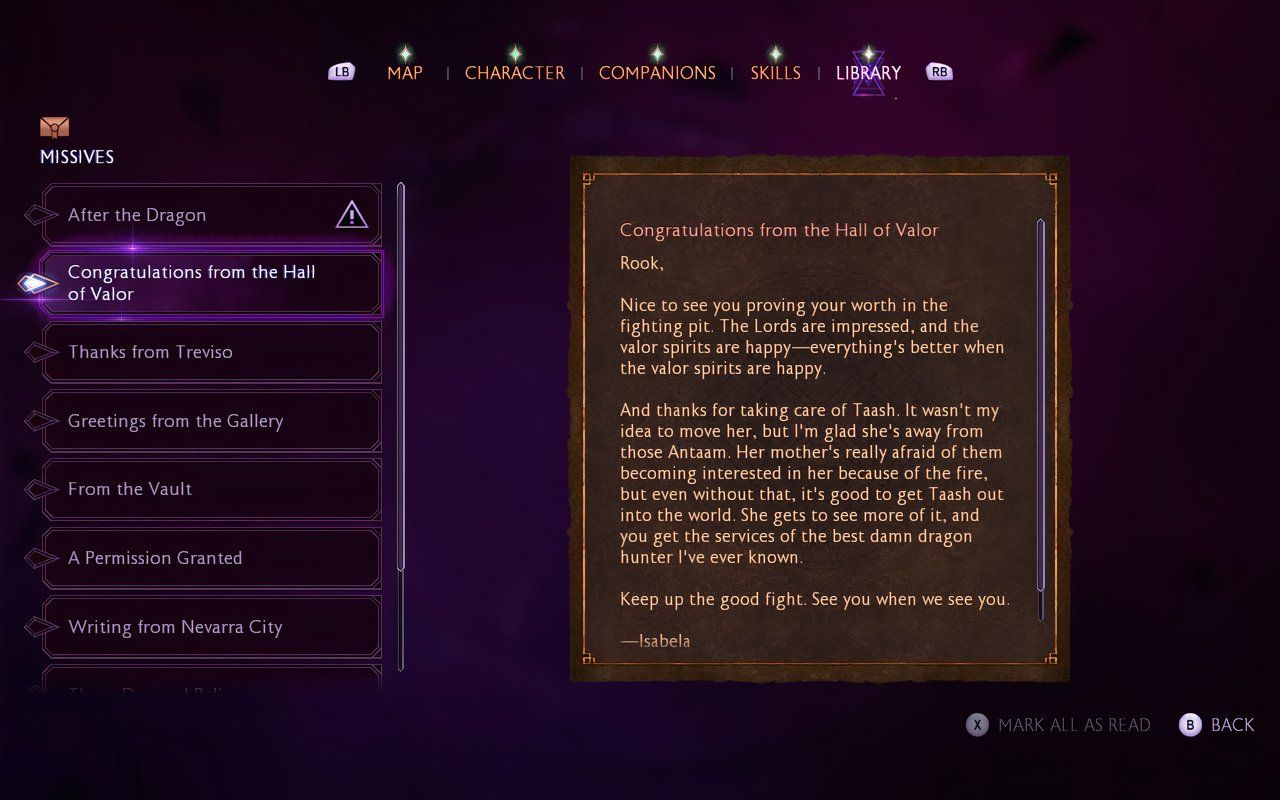The width and height of the screenshot is (1280, 800).
Task: Switch to the CHARACTER tab
Action: click(515, 72)
